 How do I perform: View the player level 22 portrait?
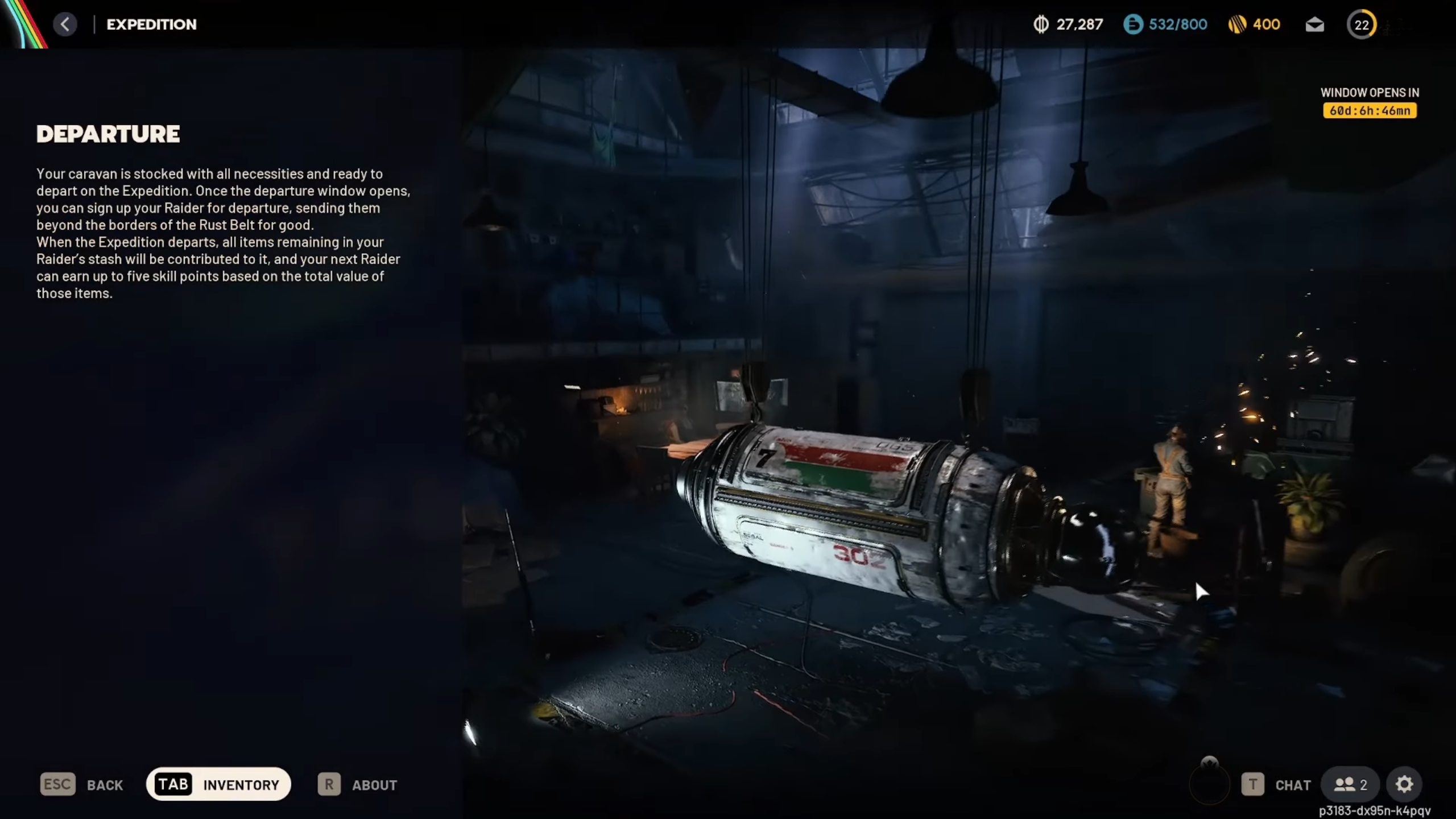coord(1363,24)
